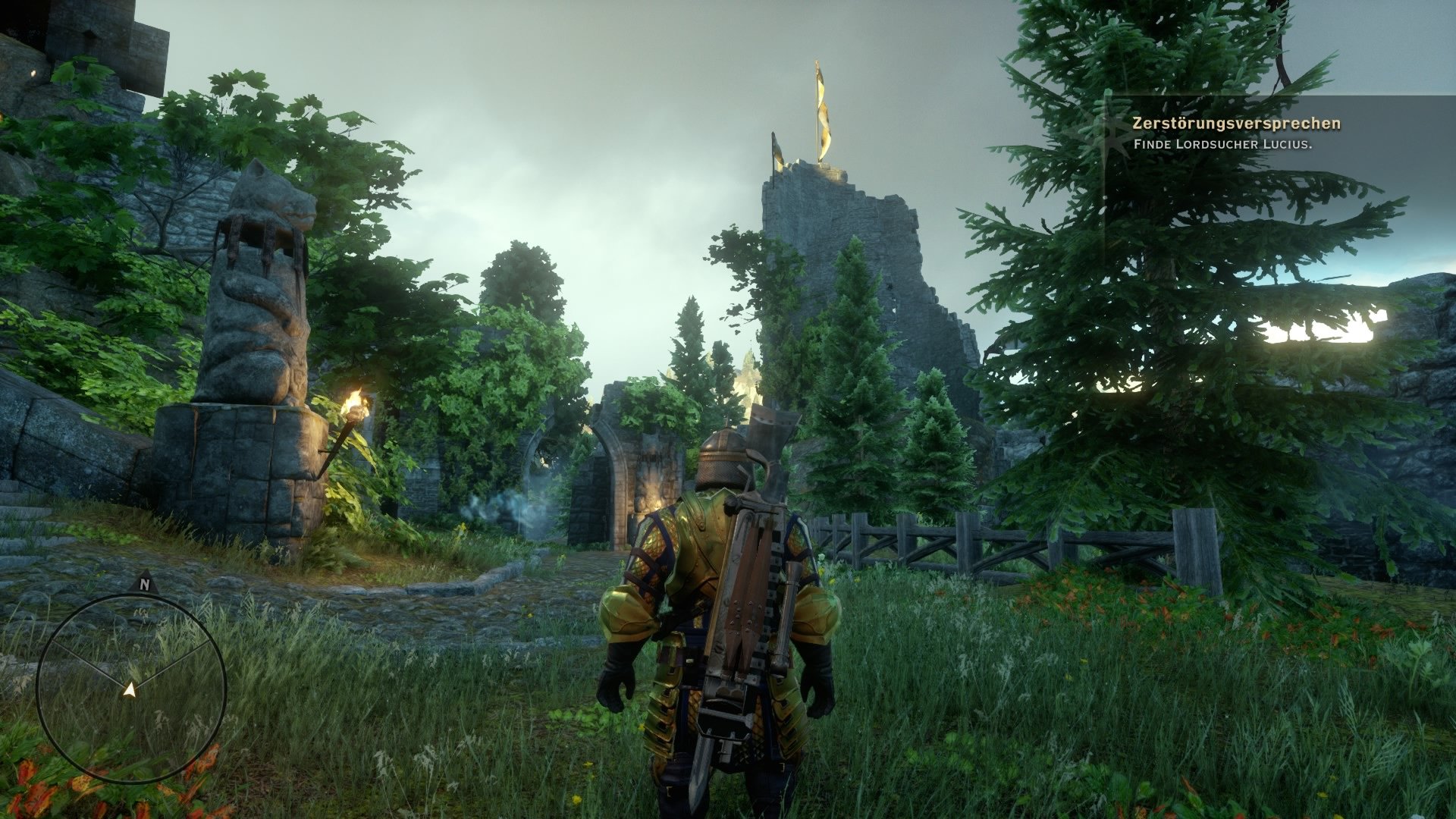Click the N north marker on the compass
Screen dimensions: 1456x819
[144, 585]
